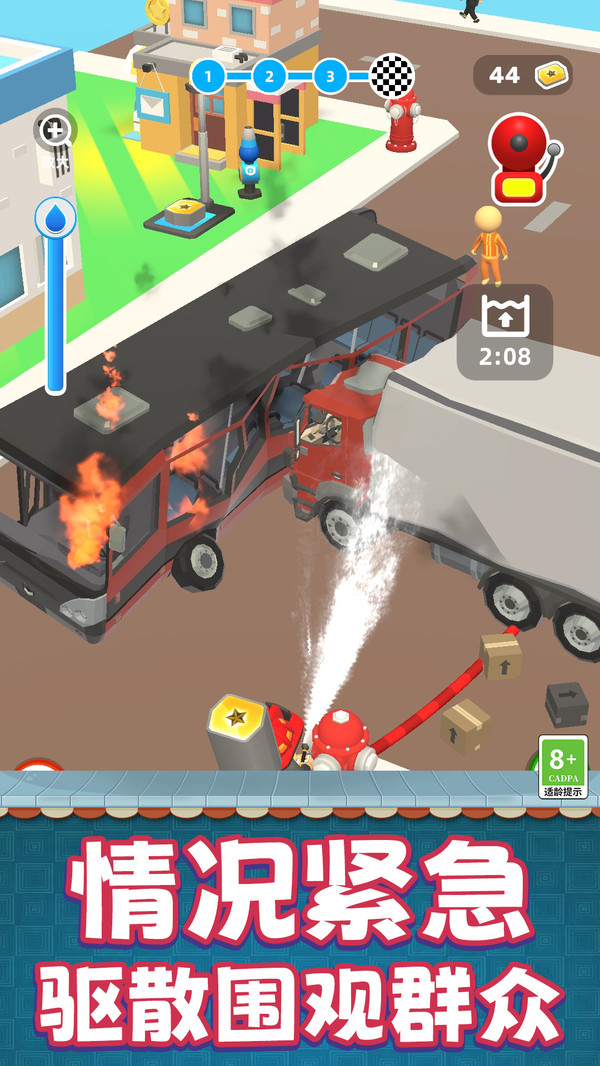The width and height of the screenshot is (600, 1066).
Task: Click the magnifier zoom-in icon
Action: tap(55, 130)
